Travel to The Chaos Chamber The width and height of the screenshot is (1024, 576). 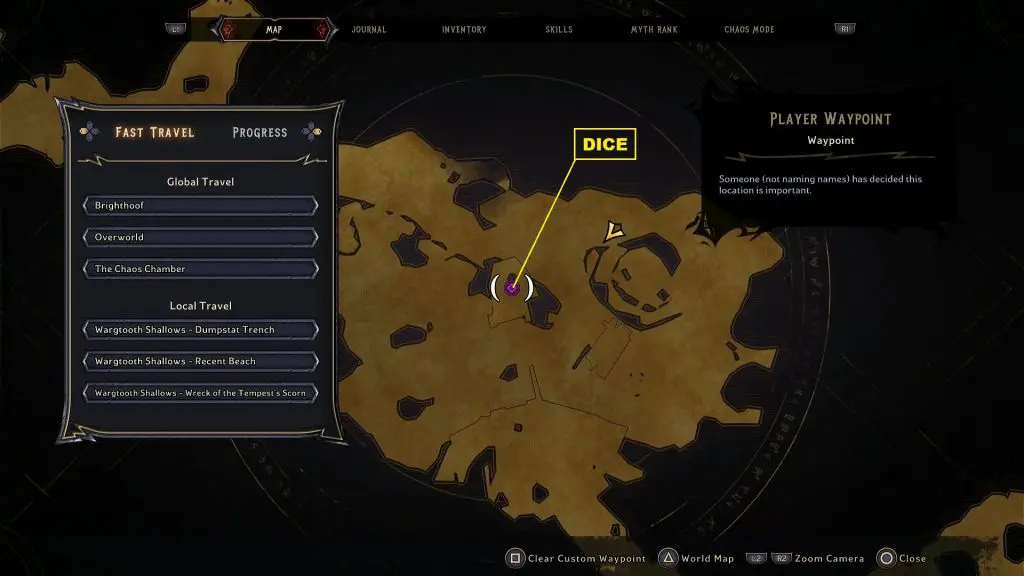point(201,269)
